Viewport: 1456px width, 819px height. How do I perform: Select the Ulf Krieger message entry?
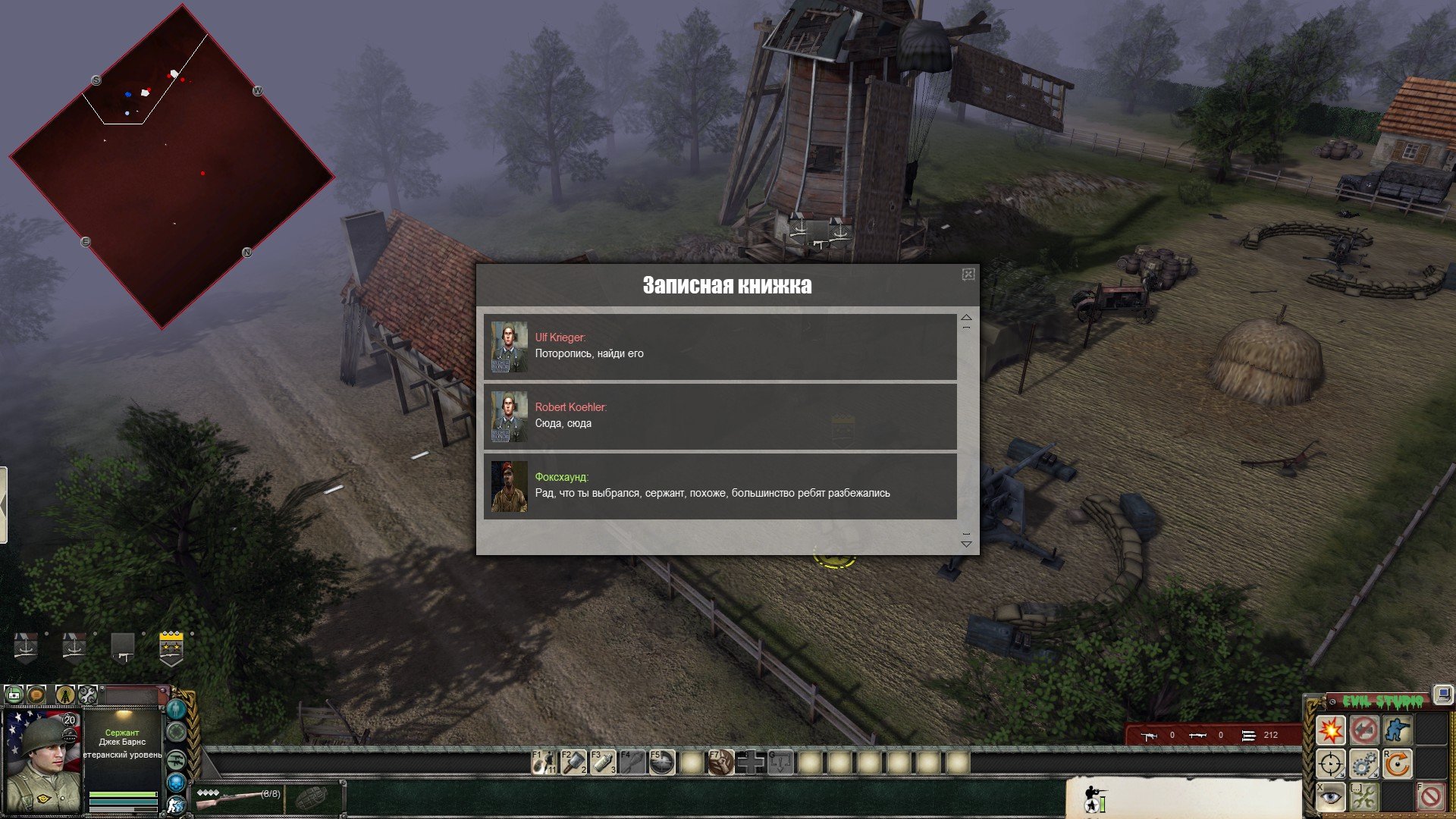[720, 347]
